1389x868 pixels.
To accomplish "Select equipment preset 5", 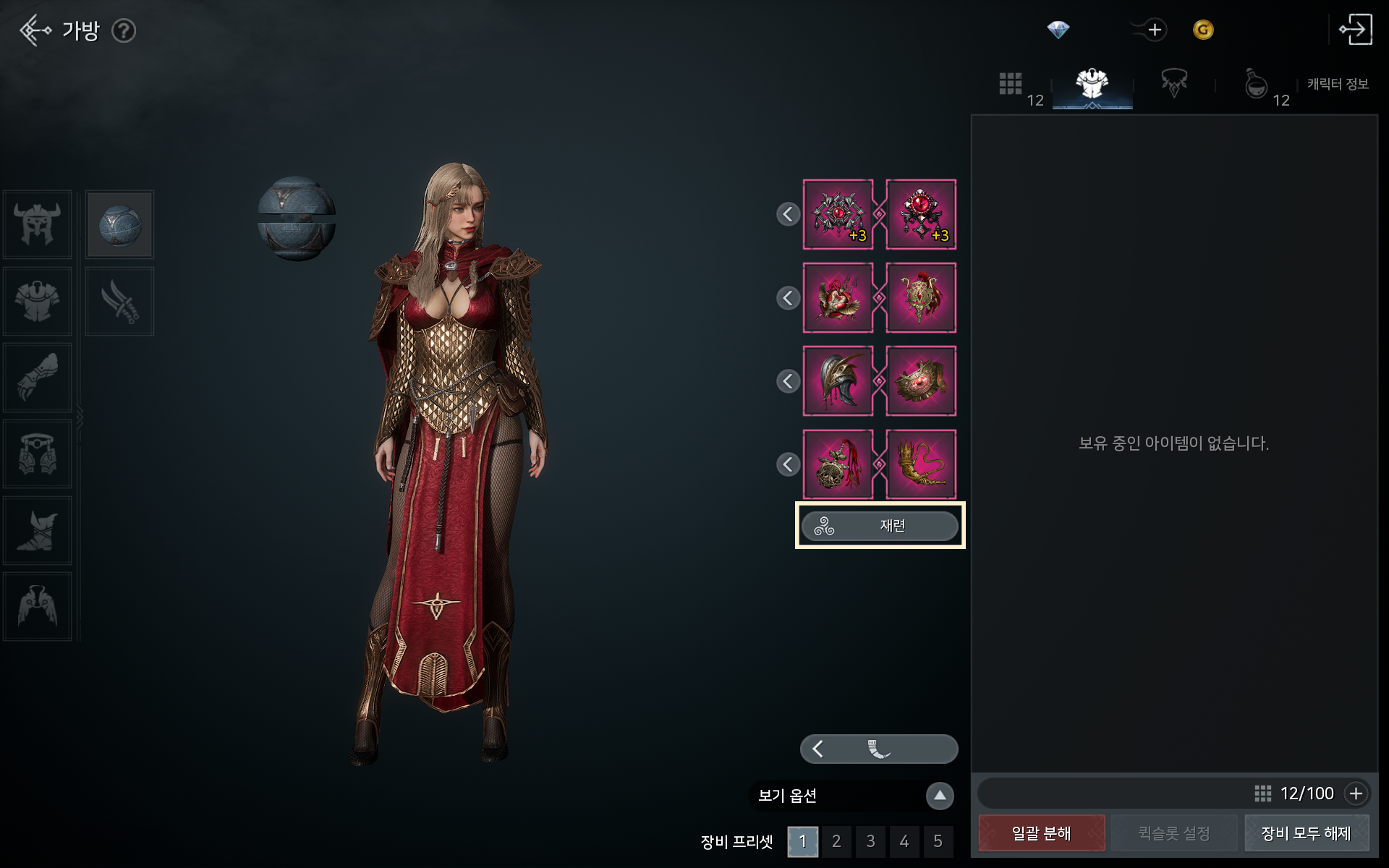I will [x=938, y=841].
